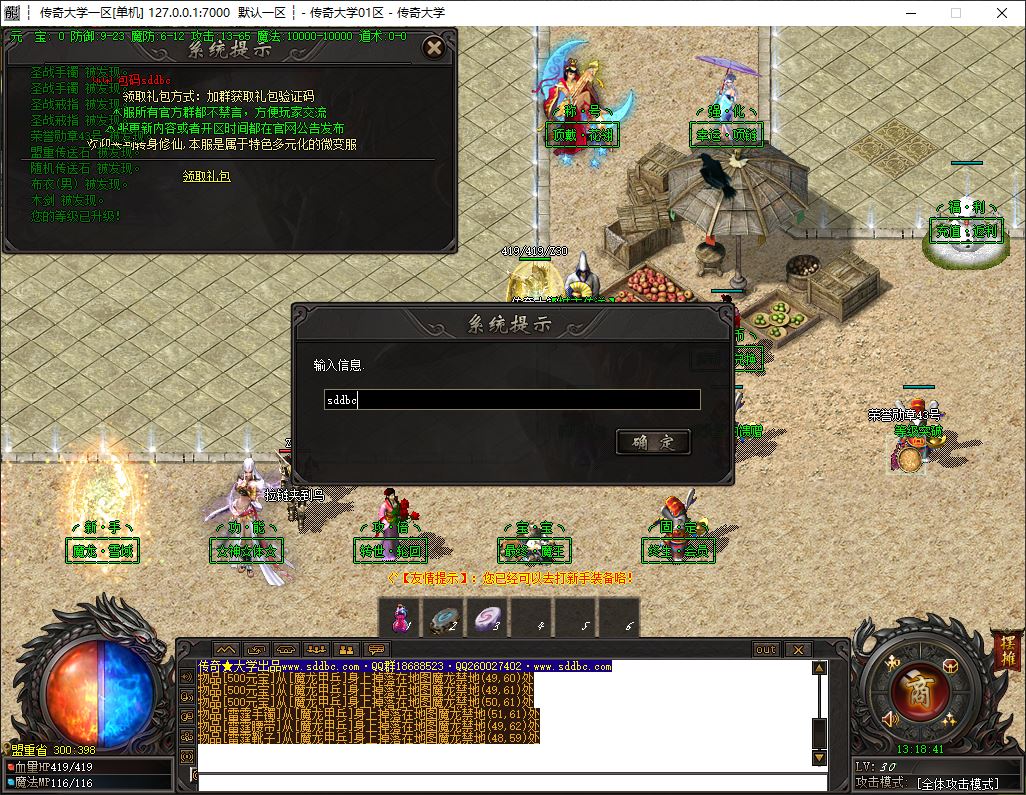Close the 系统提示 notice panel
Screen dimensions: 1026x795
point(433,48)
